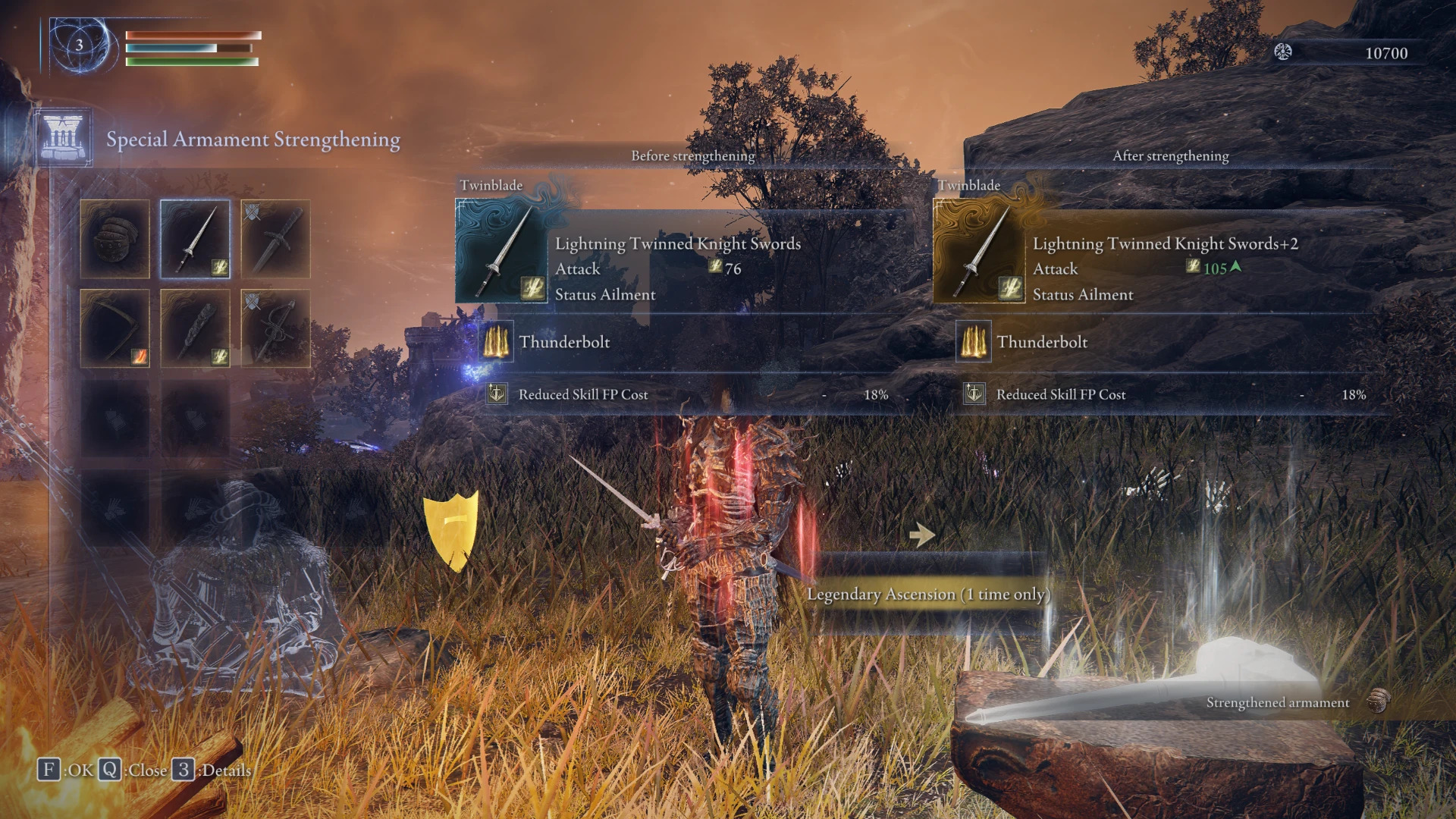Click the After strengthening +2 weapon portrait

coord(979,251)
